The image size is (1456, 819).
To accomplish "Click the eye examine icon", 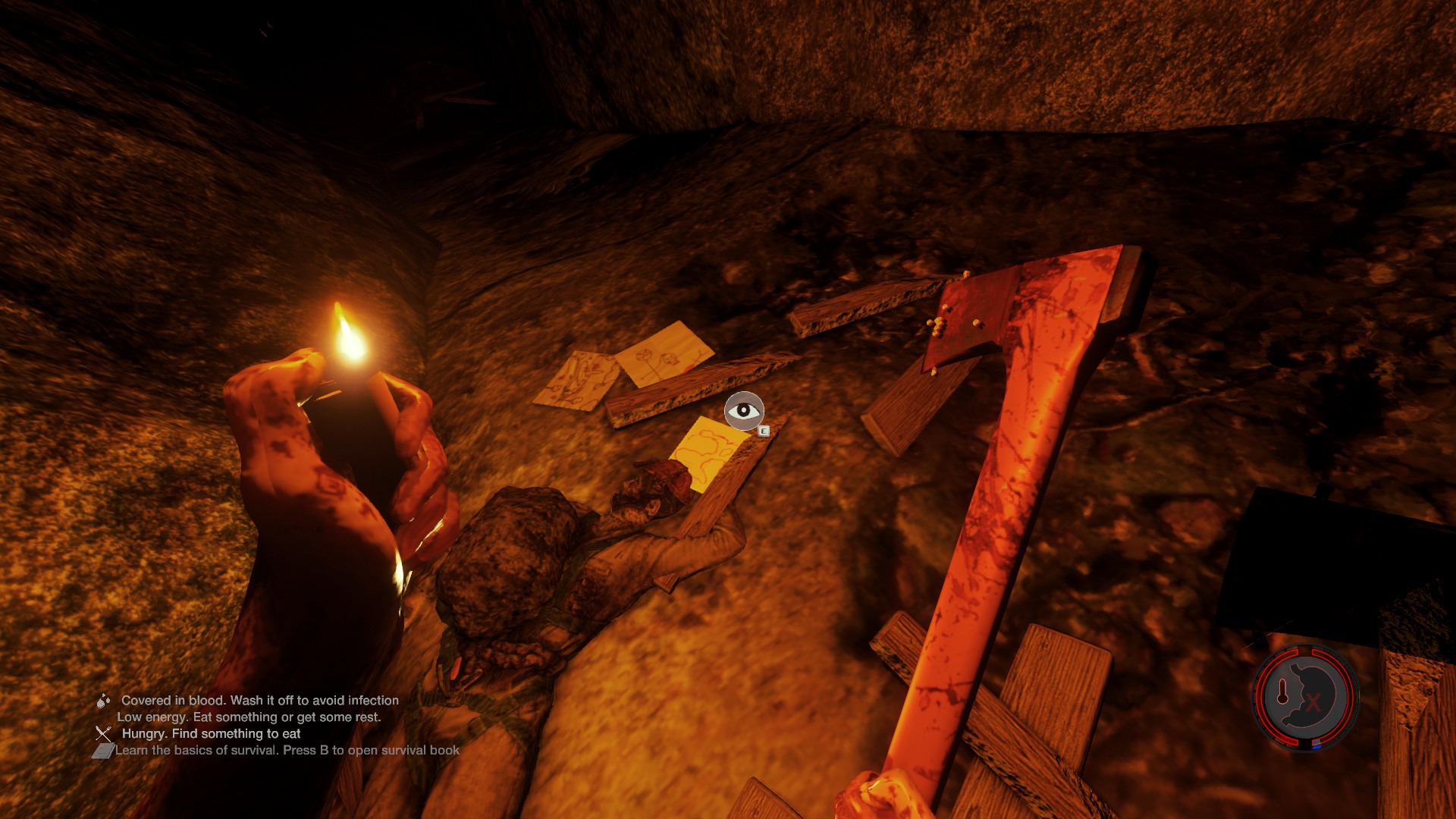I will pyautogui.click(x=743, y=411).
